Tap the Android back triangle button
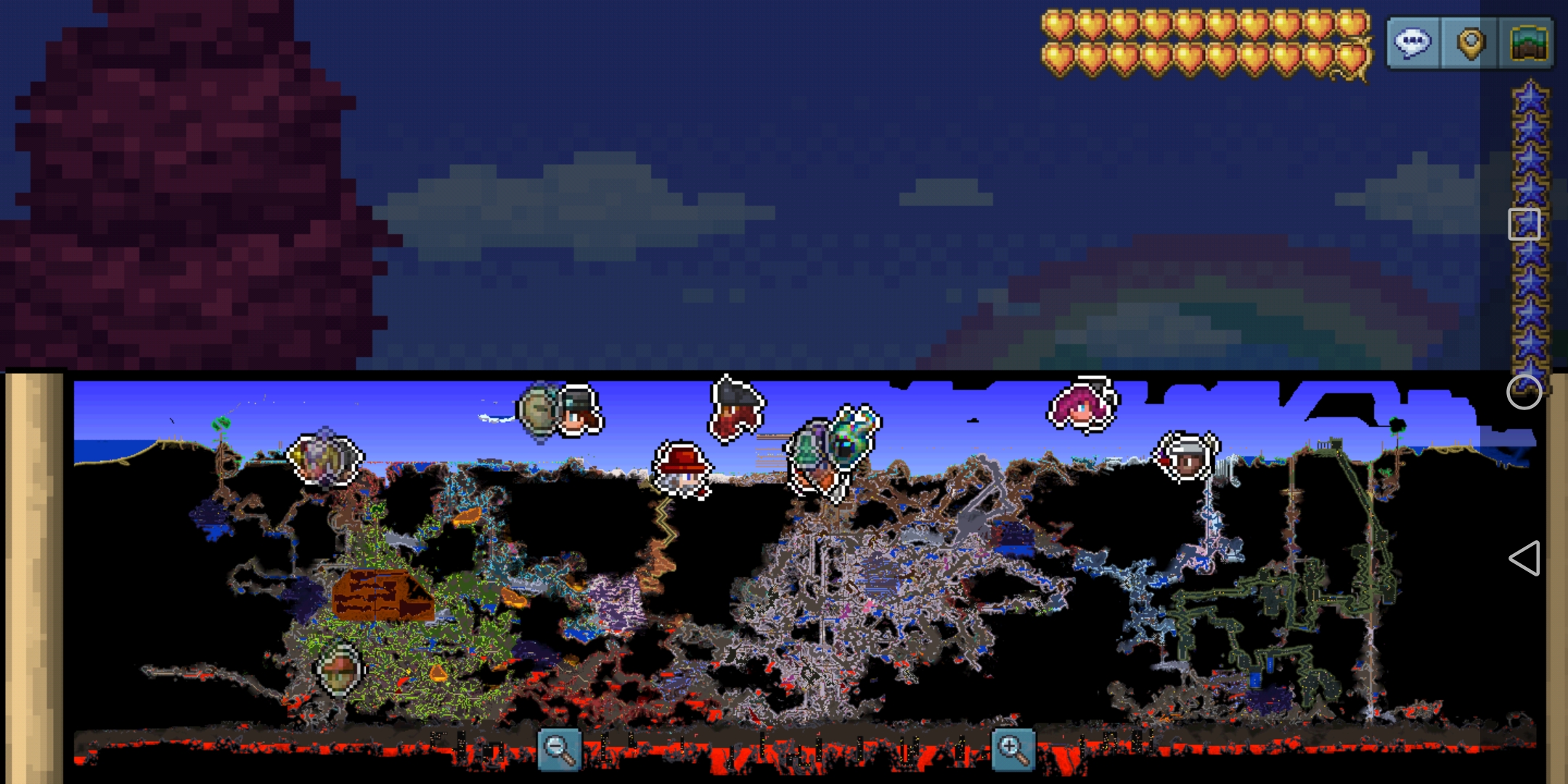Screen dimensions: 1568x784 tap(1524, 558)
